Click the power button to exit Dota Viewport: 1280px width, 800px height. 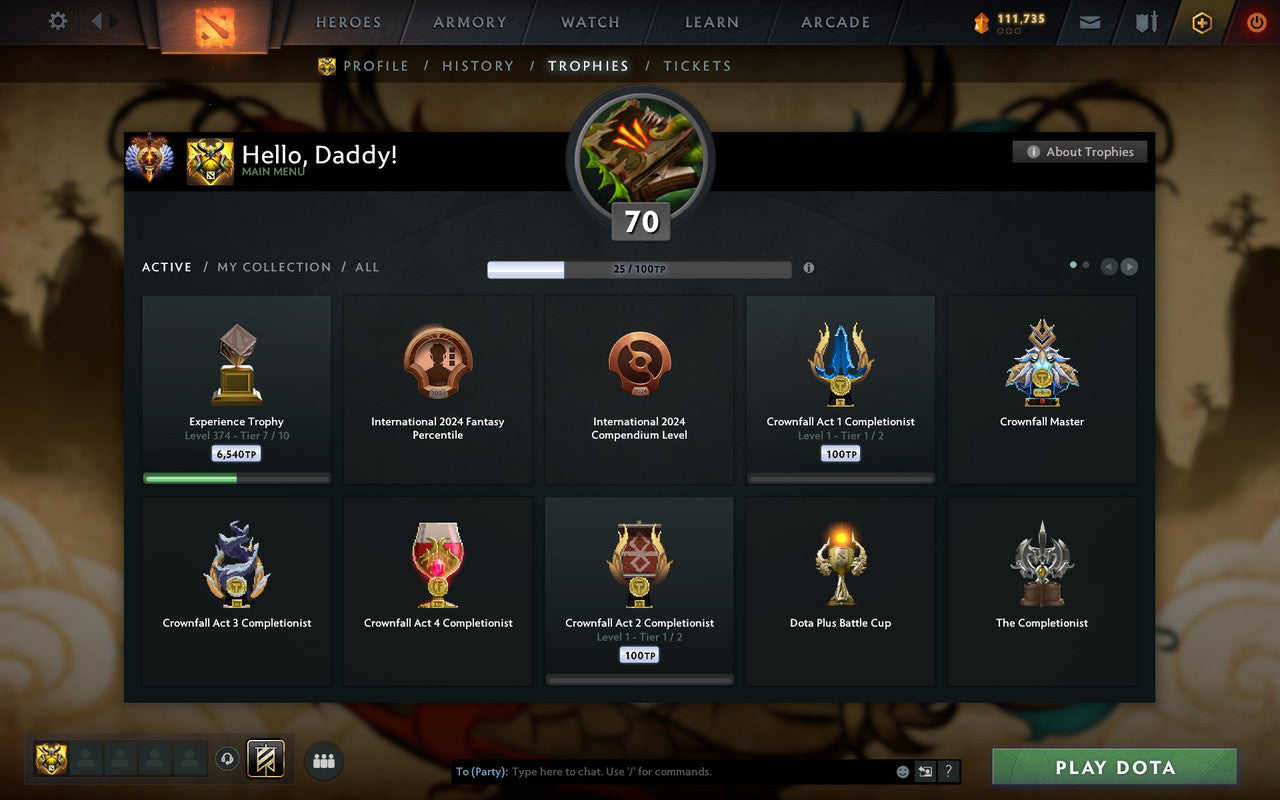click(1256, 21)
